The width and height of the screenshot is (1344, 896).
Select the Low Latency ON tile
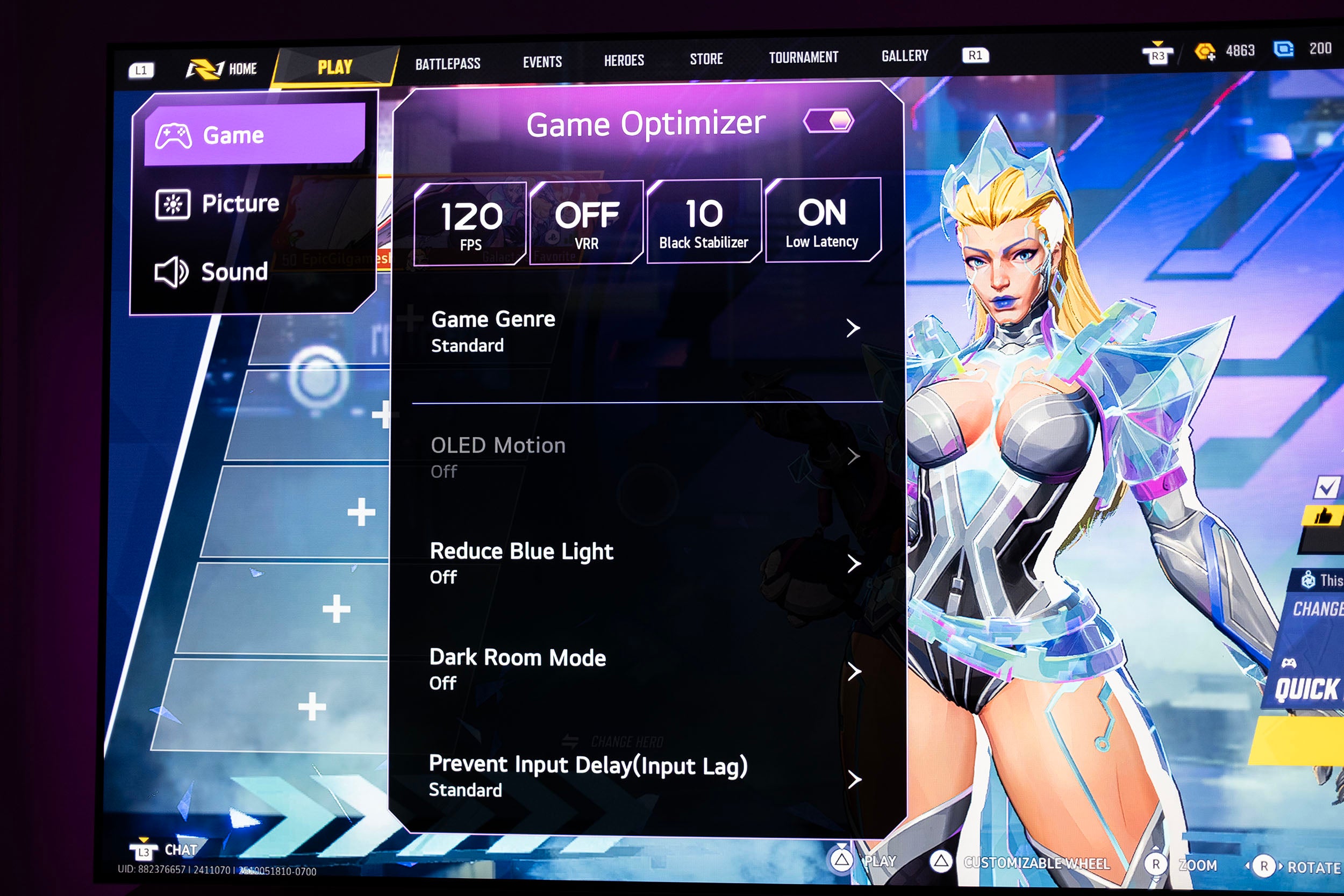pyautogui.click(x=823, y=220)
